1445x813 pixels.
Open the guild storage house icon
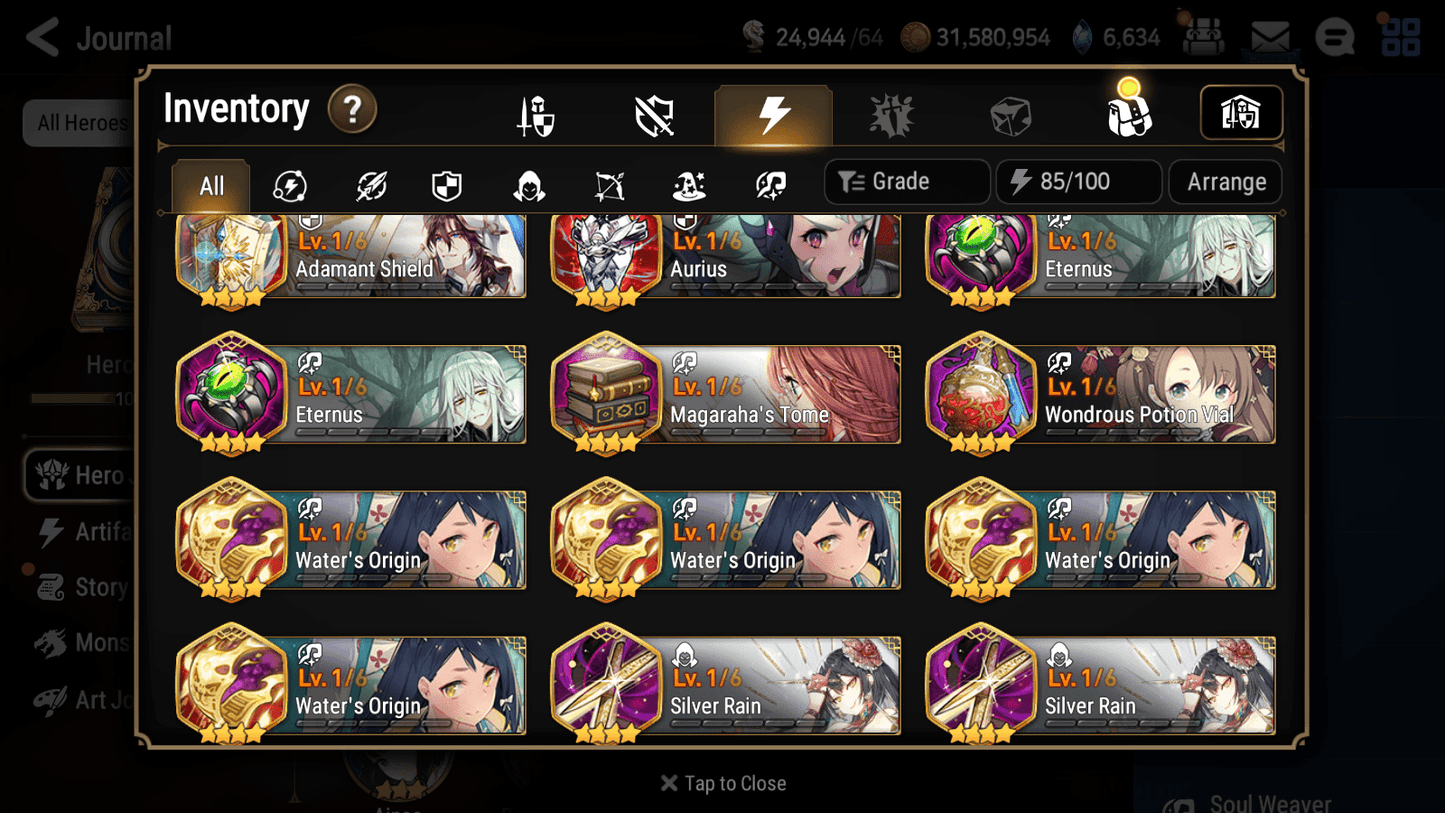pyautogui.click(x=1240, y=113)
